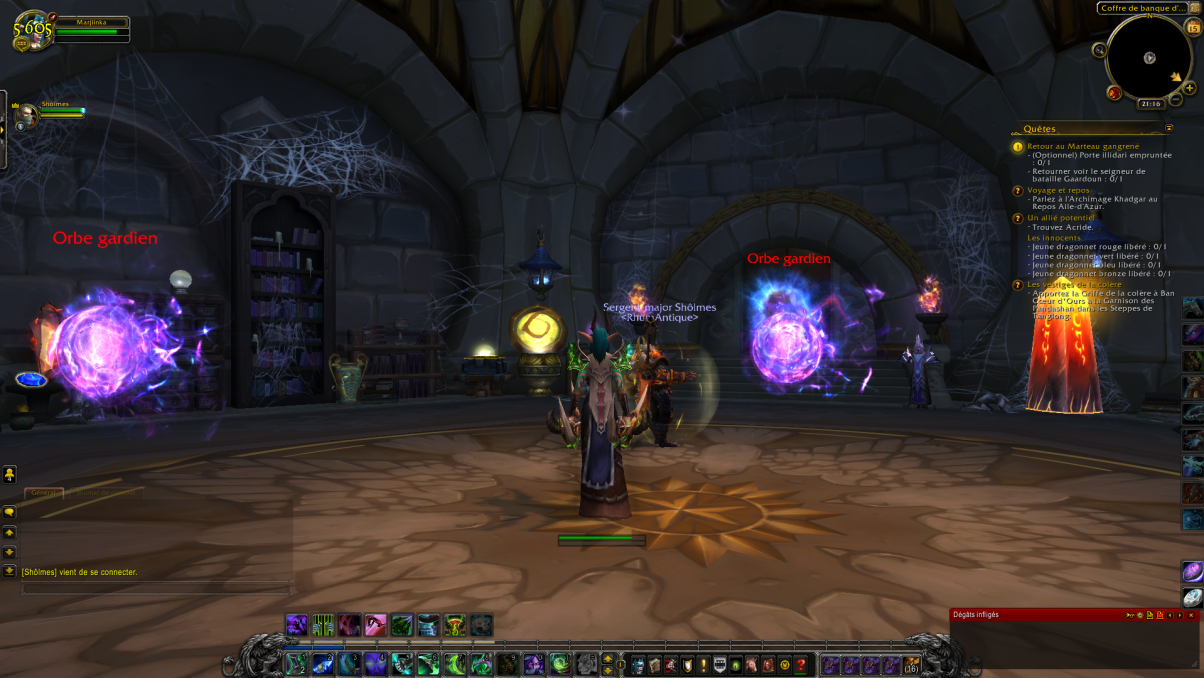The image size is (1204, 678).
Task: Click the minimap tracking magnifier button
Action: [x=1100, y=50]
